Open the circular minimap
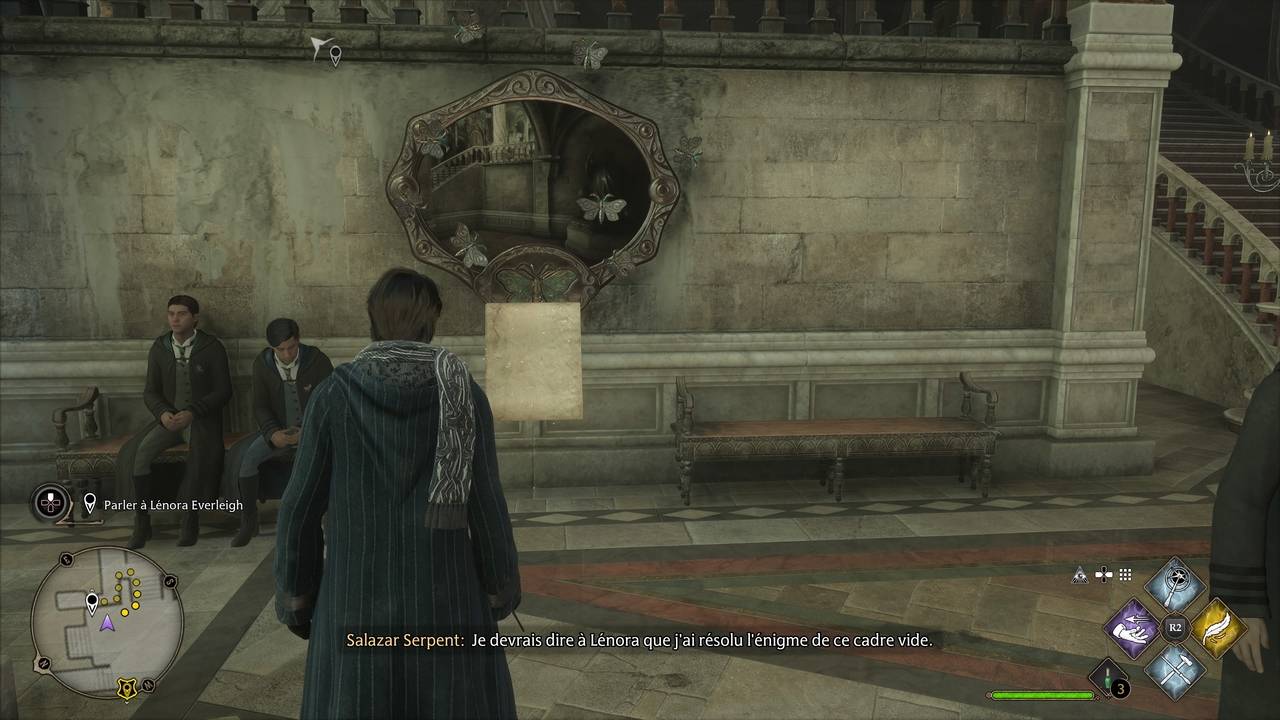The width and height of the screenshot is (1280, 720). coord(106,622)
